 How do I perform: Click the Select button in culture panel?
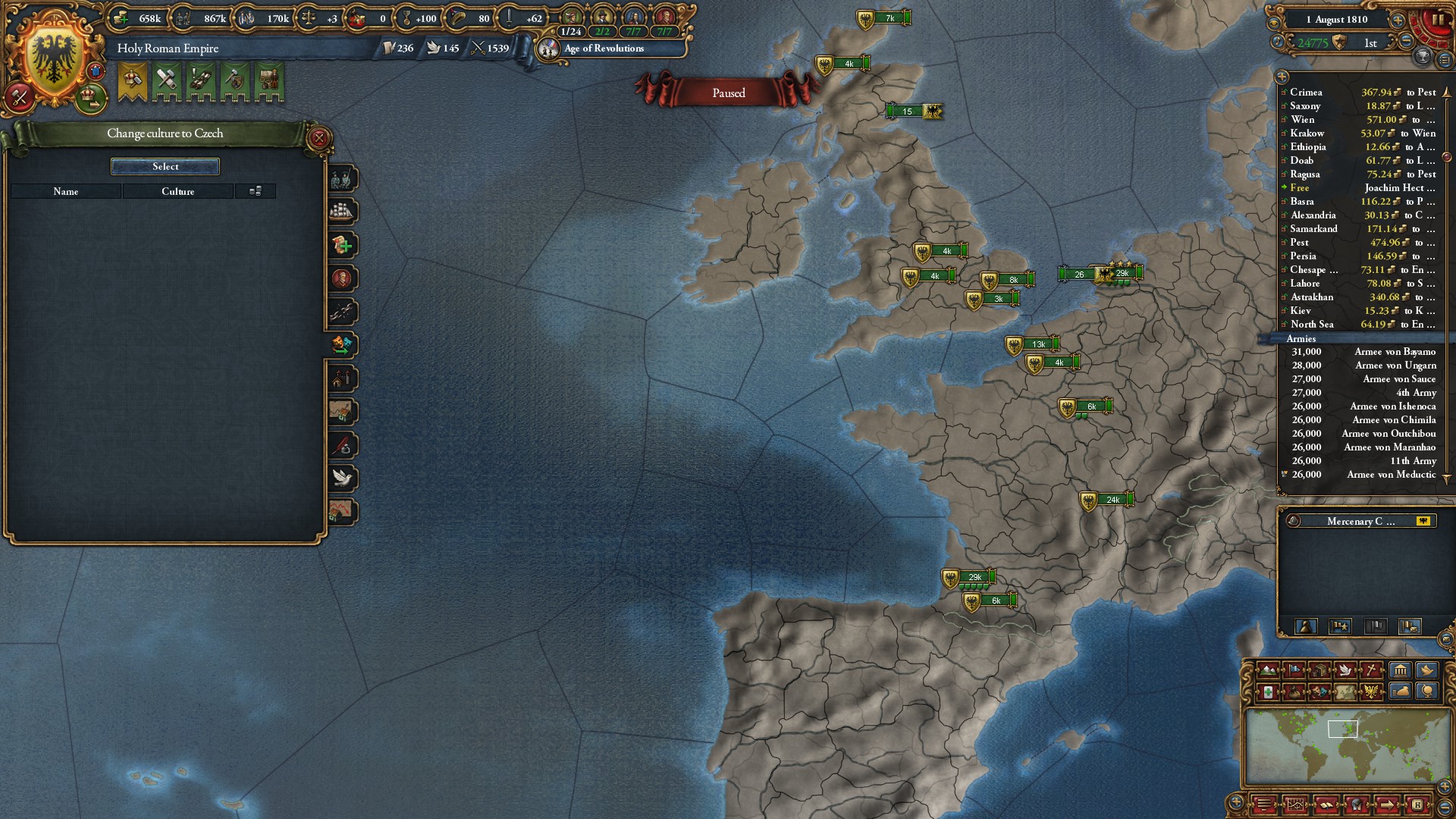coord(165,167)
